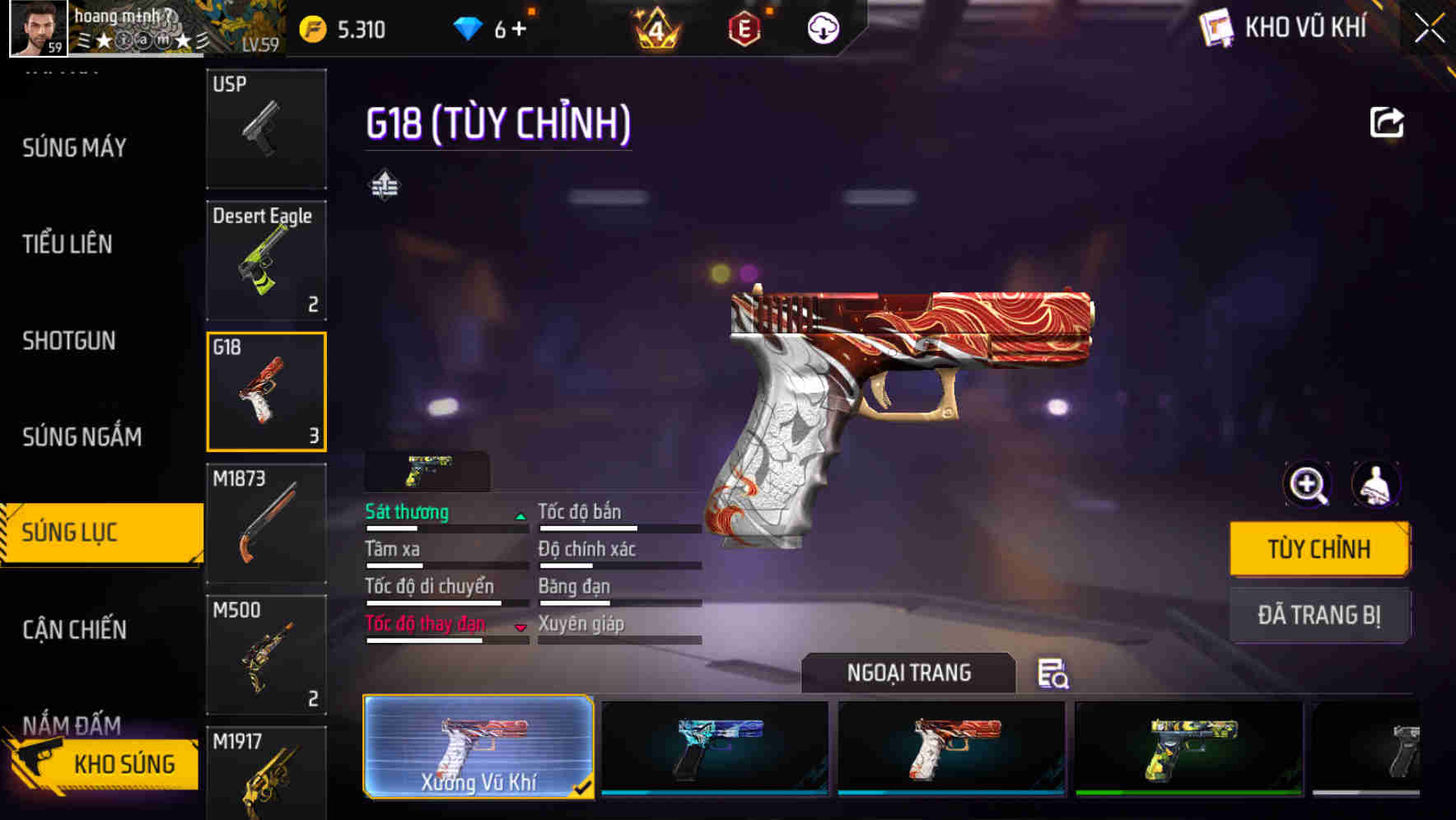Viewport: 1456px width, 820px height.
Task: Click the Đã Trang Bị button
Action: pos(1319,615)
